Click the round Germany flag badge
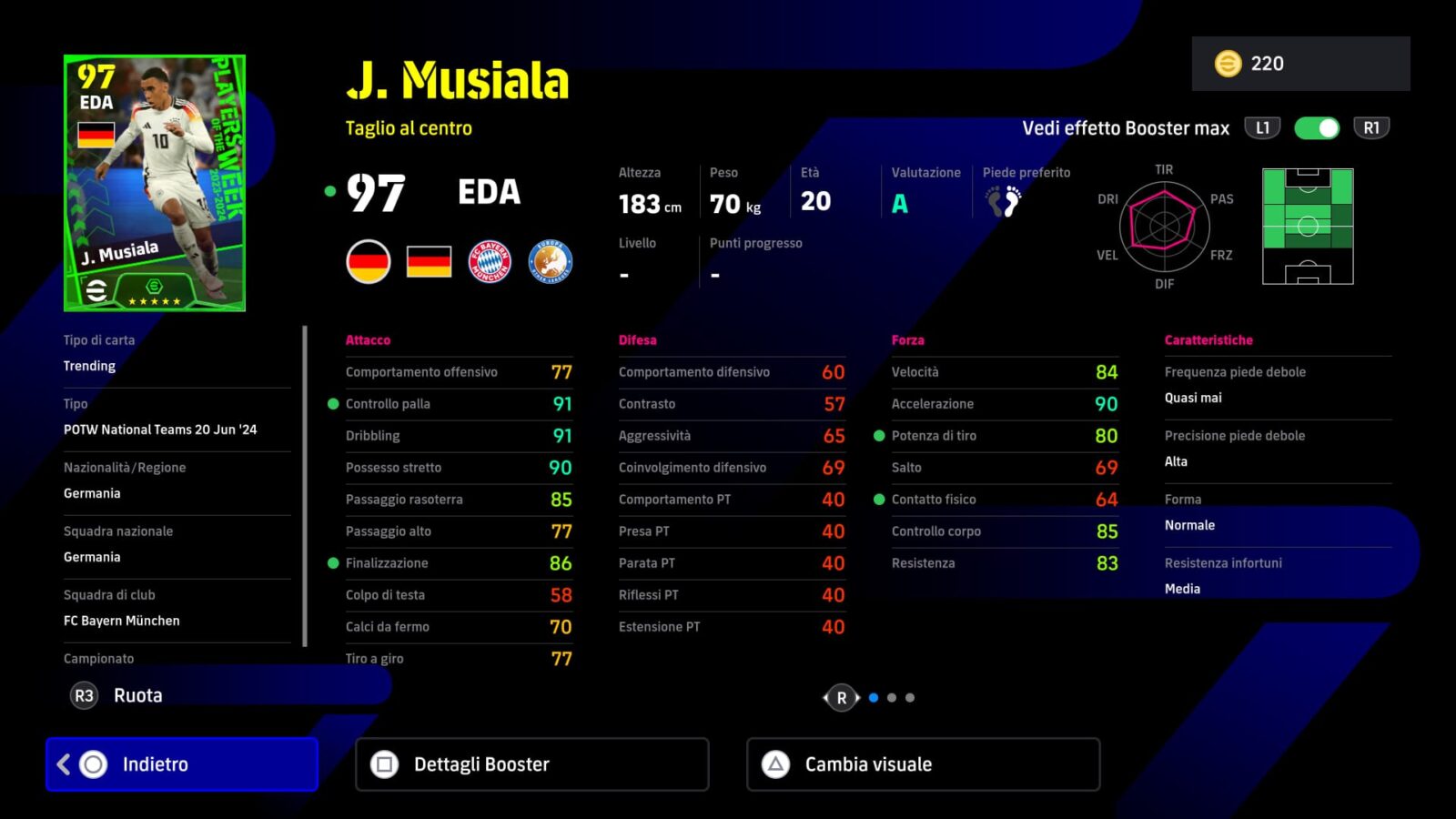1456x819 pixels. pyautogui.click(x=369, y=262)
